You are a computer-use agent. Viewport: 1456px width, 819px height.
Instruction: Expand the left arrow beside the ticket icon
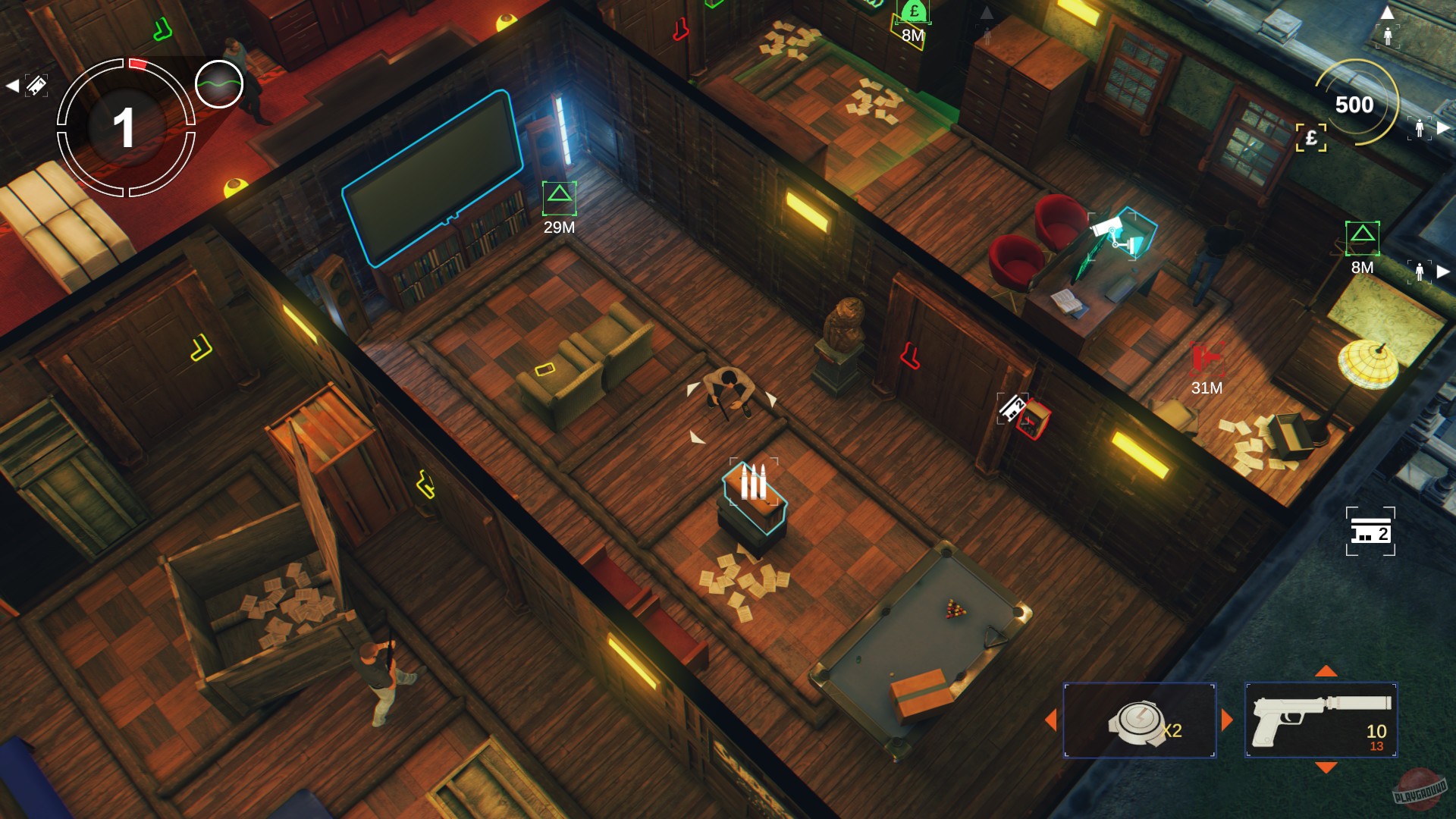(x=13, y=87)
